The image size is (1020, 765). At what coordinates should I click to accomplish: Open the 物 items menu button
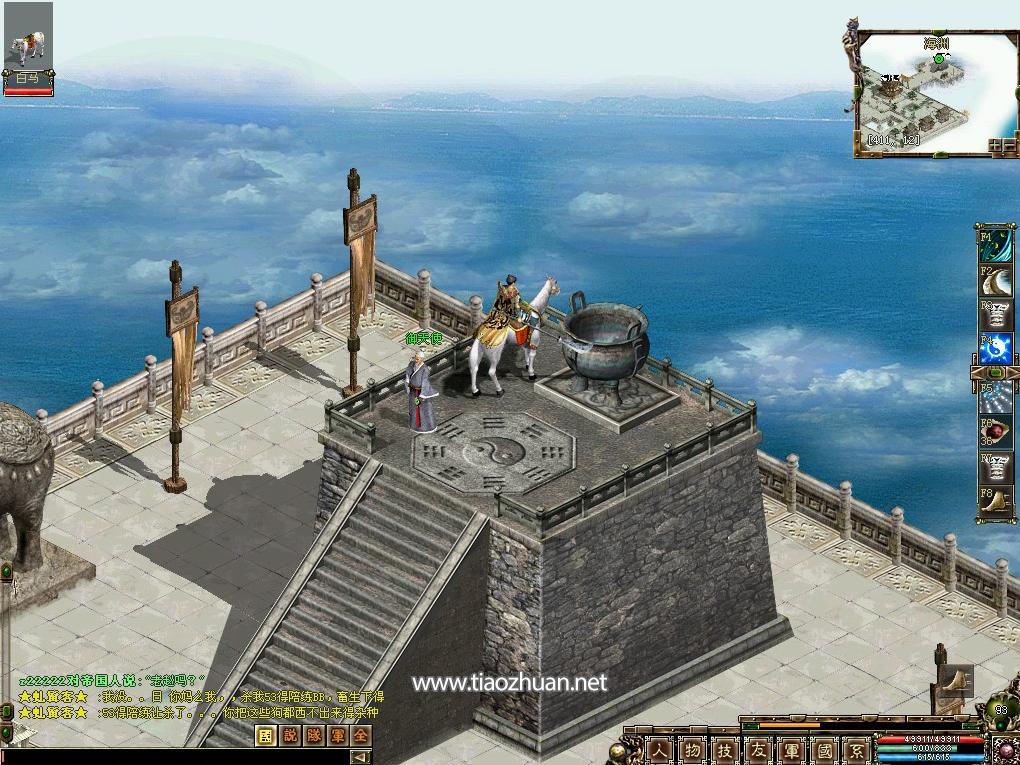(692, 749)
